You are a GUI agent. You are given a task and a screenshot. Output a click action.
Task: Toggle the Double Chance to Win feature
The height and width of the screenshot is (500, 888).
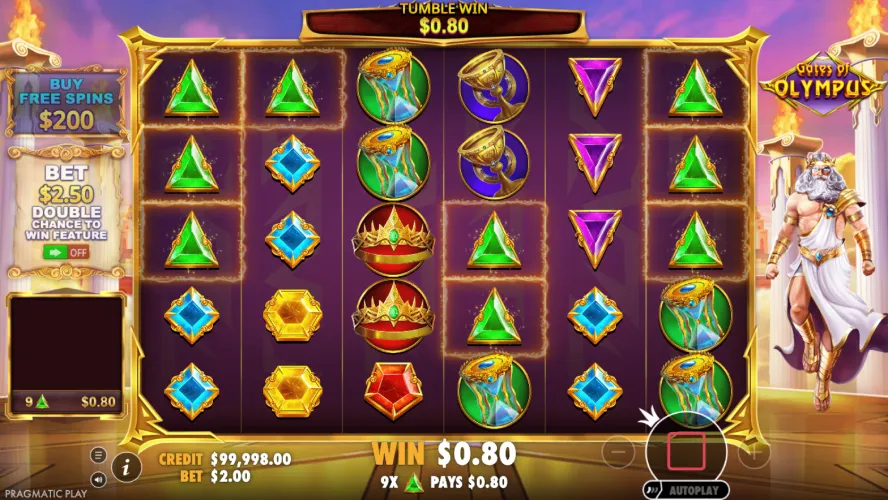tap(66, 252)
